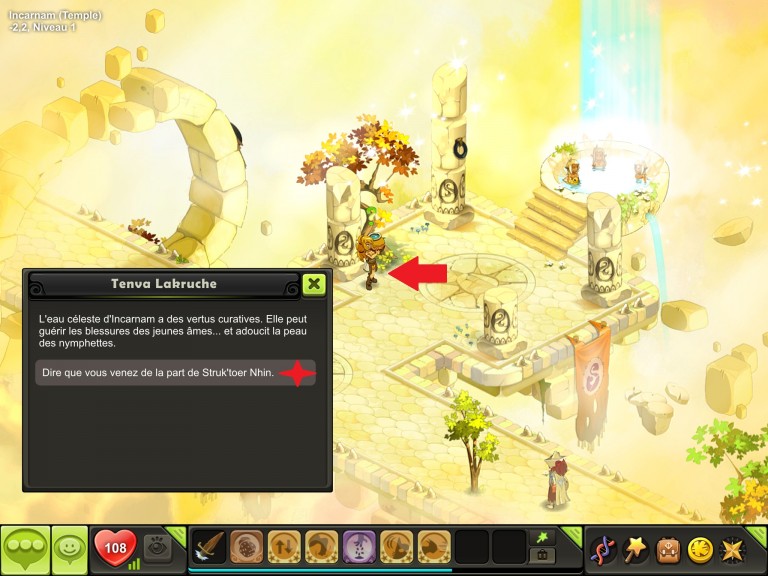Open the chat speech bubble button

pyautogui.click(x=25, y=549)
